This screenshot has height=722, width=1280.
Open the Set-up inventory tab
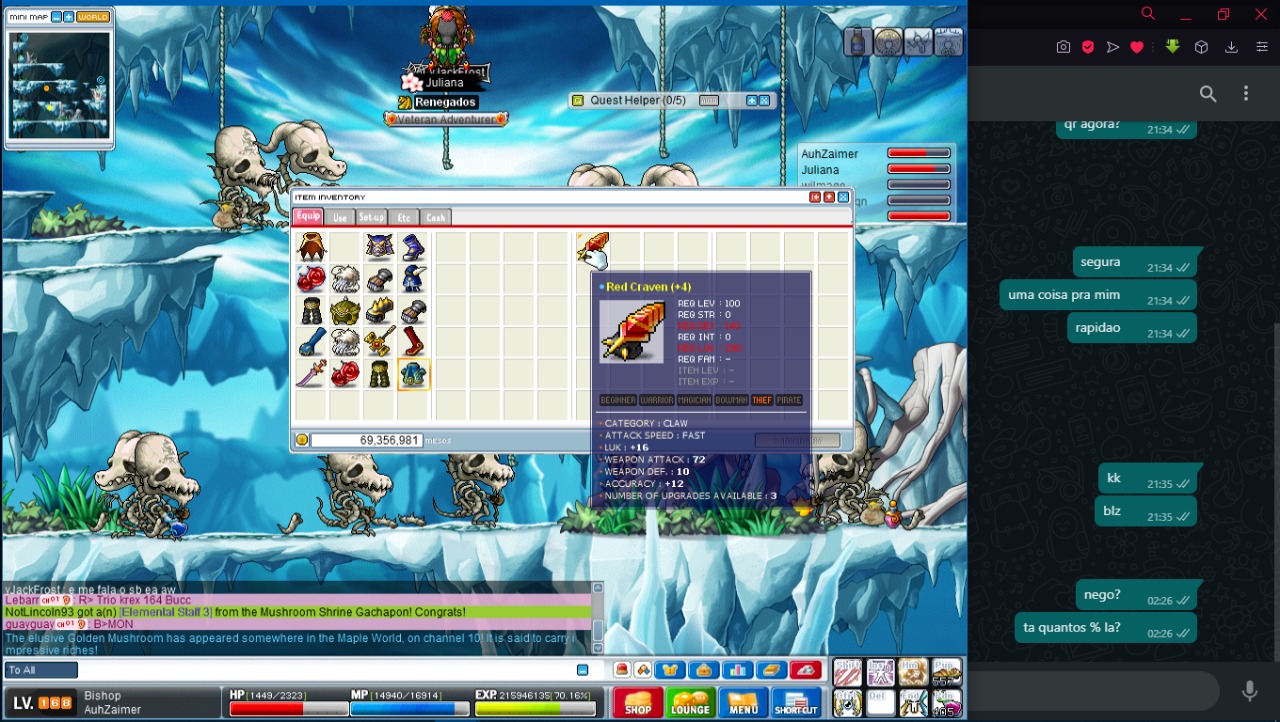(371, 218)
